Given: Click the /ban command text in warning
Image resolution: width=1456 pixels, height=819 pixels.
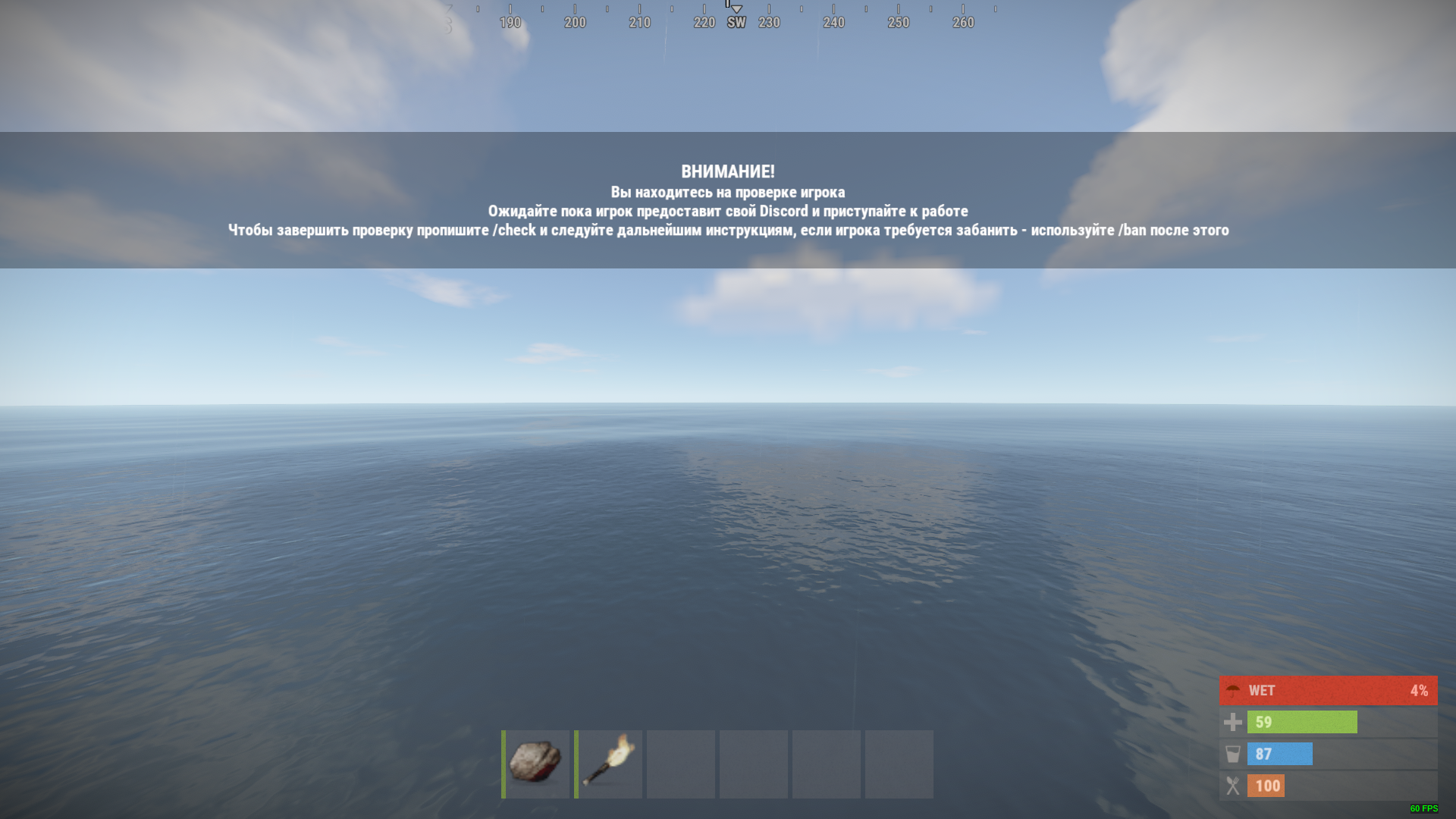Looking at the screenshot, I should tap(1134, 230).
